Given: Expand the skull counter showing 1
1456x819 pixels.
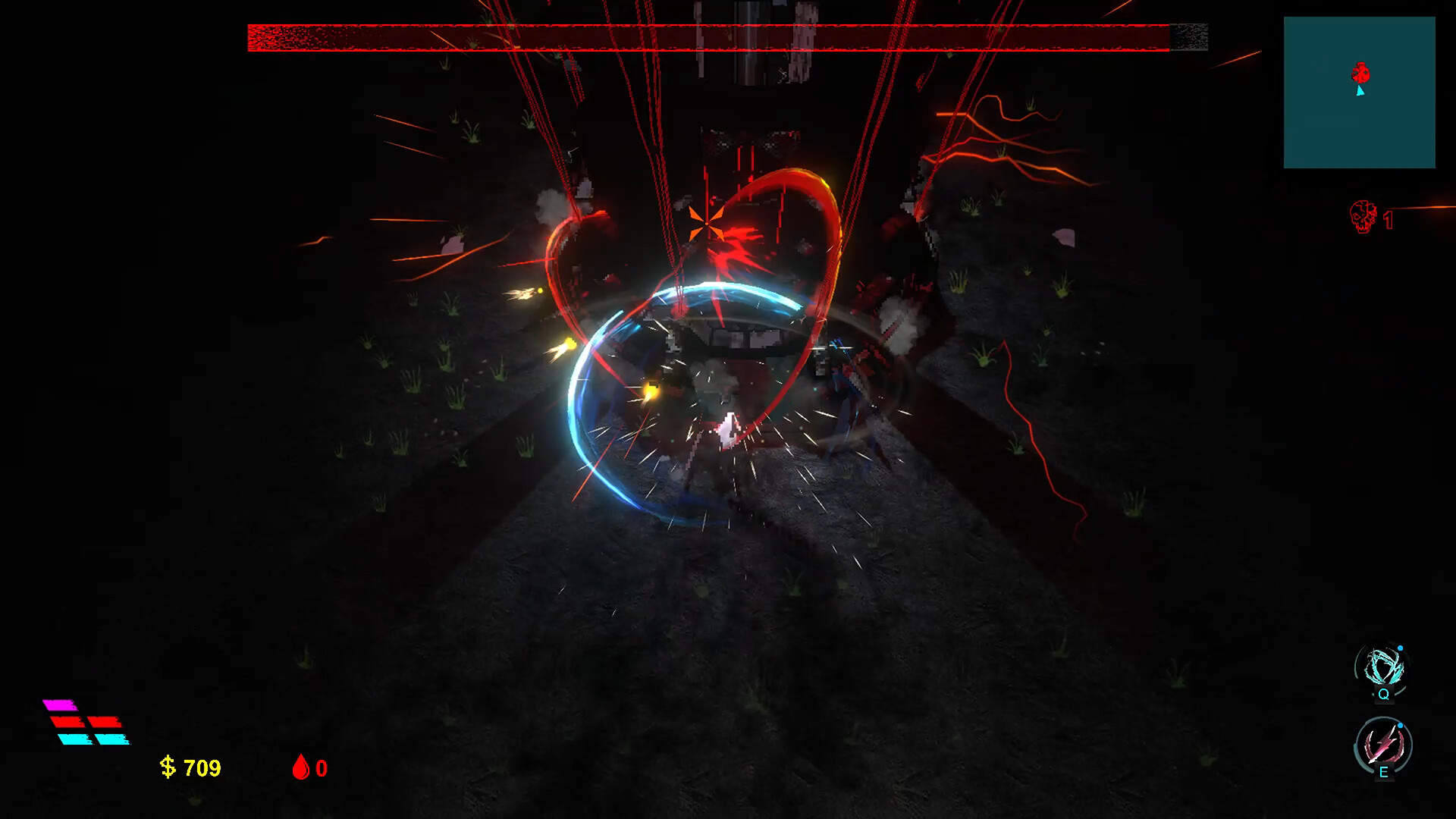Looking at the screenshot, I should coord(1373,218).
